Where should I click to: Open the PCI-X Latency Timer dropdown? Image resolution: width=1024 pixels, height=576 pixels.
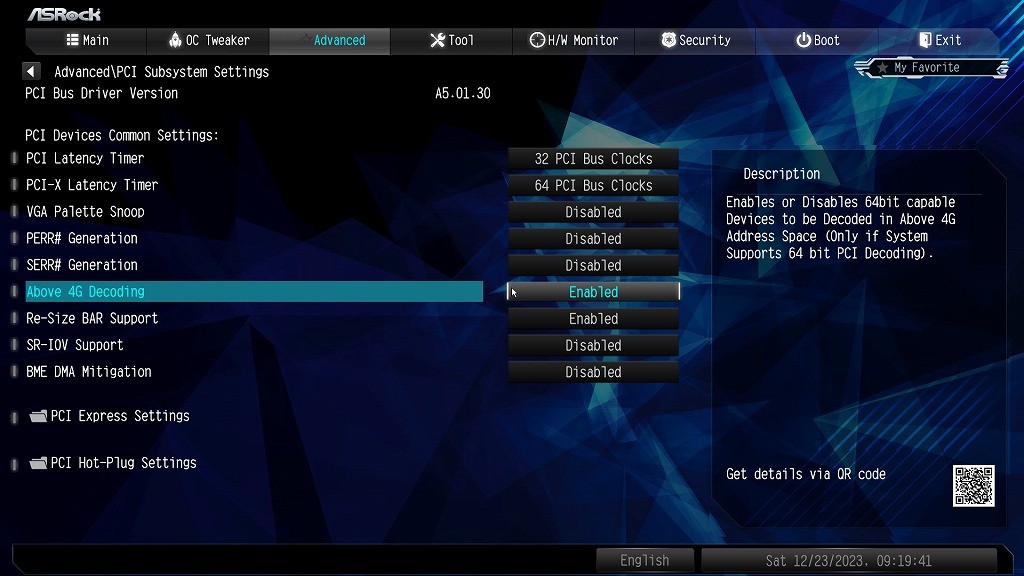(593, 186)
